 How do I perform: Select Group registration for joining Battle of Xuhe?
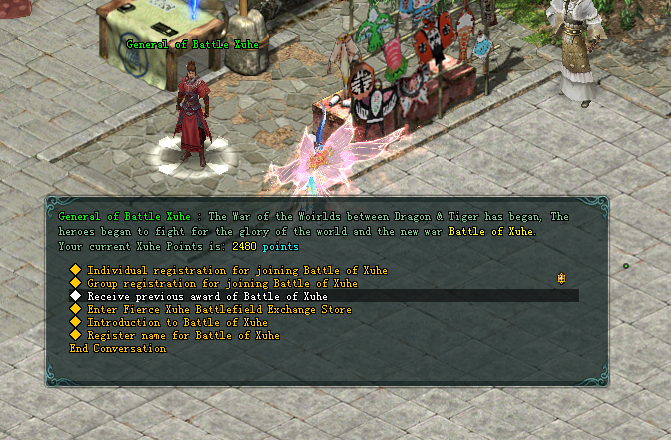222,283
